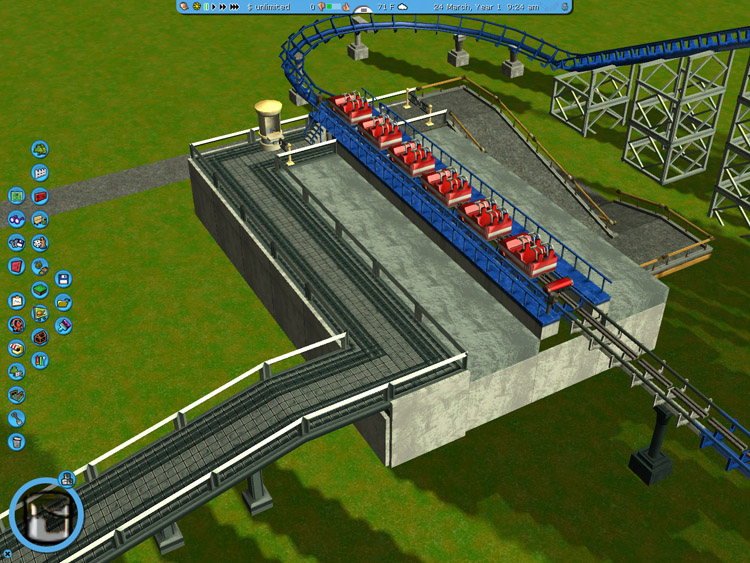The image size is (750, 563).
Task: Click the circular station preview thumbnail
Action: (x=46, y=515)
